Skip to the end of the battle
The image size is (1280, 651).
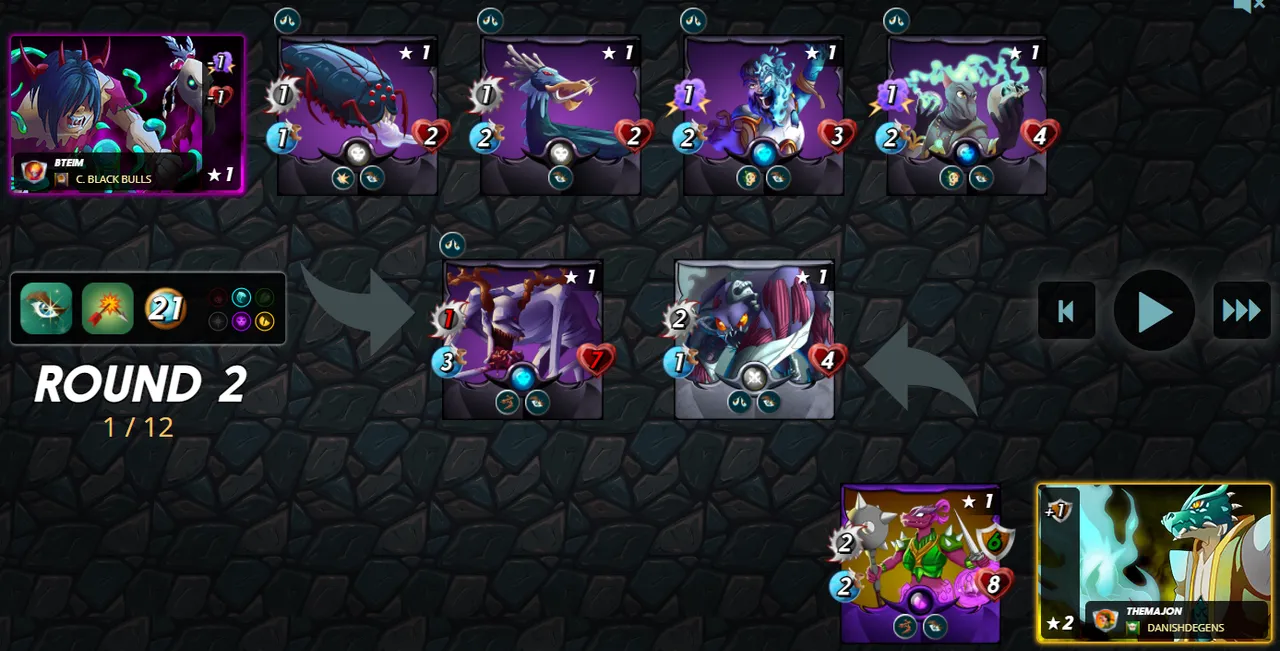click(1241, 311)
